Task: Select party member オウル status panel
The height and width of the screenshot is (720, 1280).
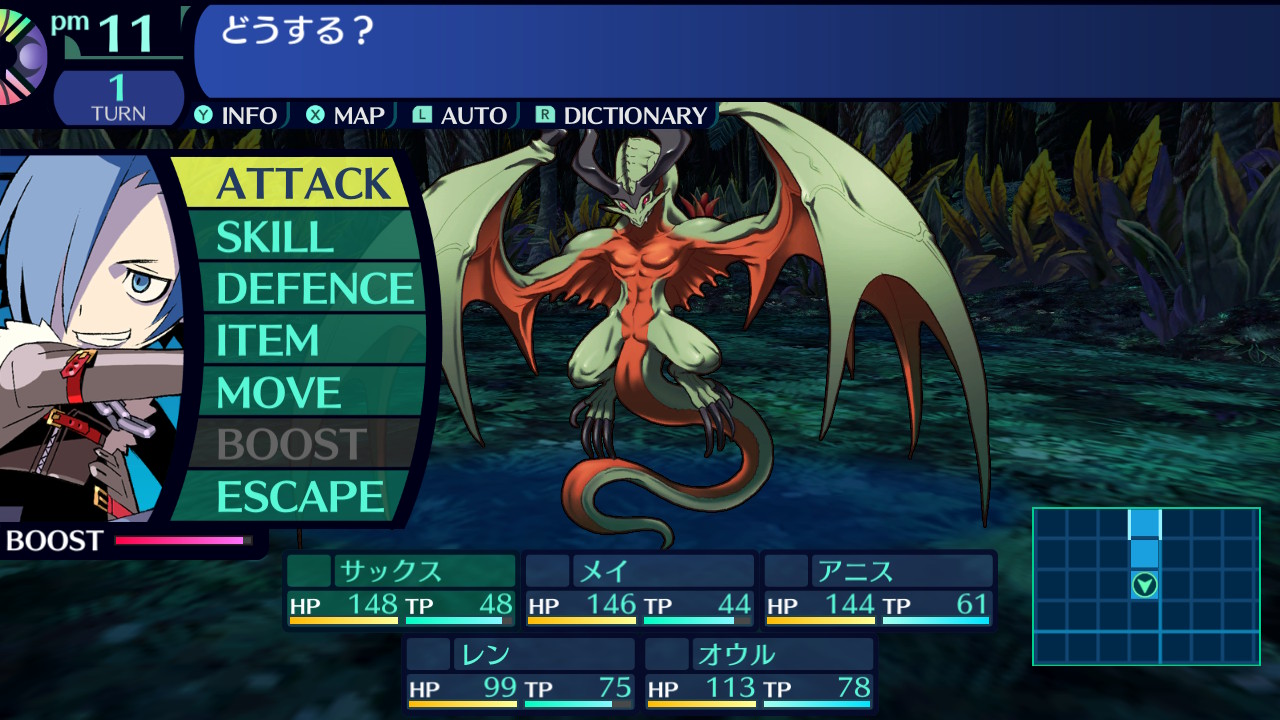Action: click(x=759, y=674)
